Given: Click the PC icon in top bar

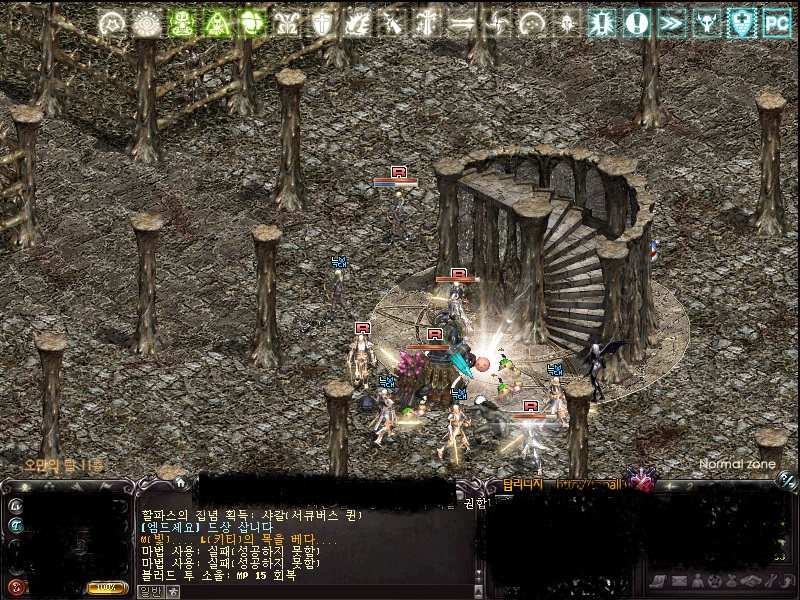Looking at the screenshot, I should (x=776, y=23).
